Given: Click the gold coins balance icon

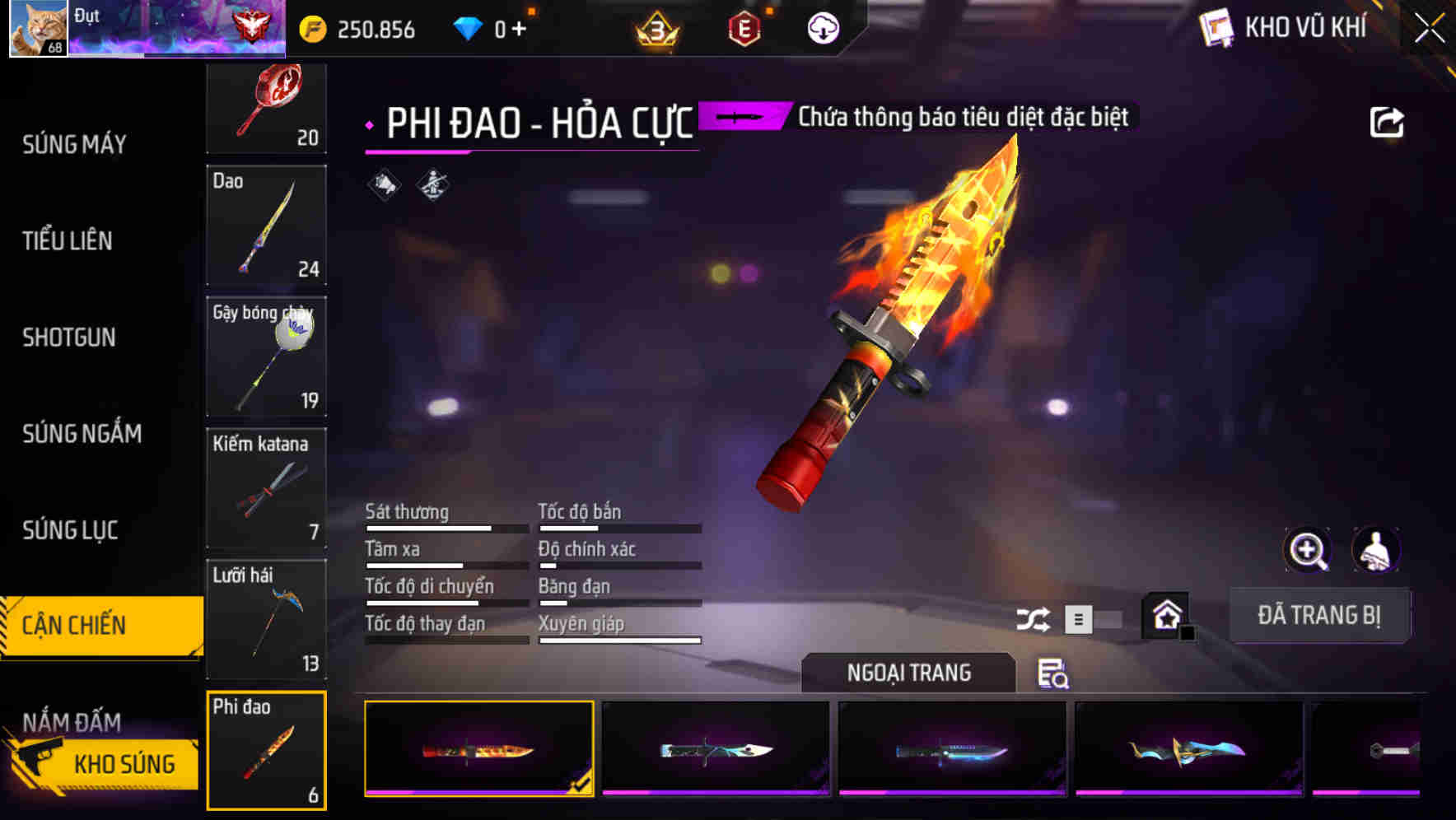Looking at the screenshot, I should tap(311, 27).
